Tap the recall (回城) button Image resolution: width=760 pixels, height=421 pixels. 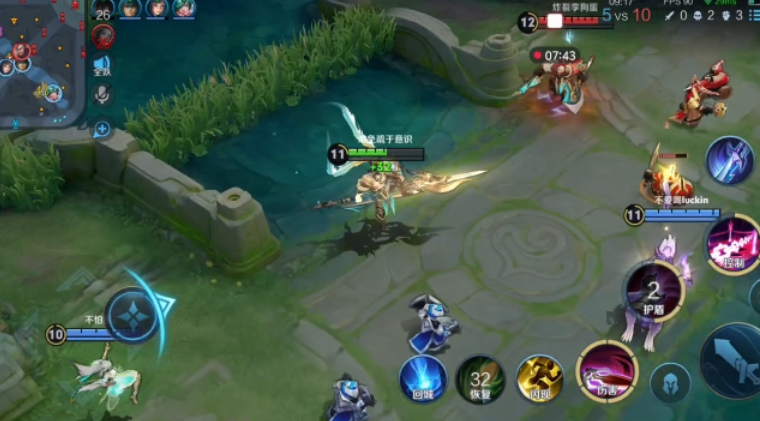422,380
